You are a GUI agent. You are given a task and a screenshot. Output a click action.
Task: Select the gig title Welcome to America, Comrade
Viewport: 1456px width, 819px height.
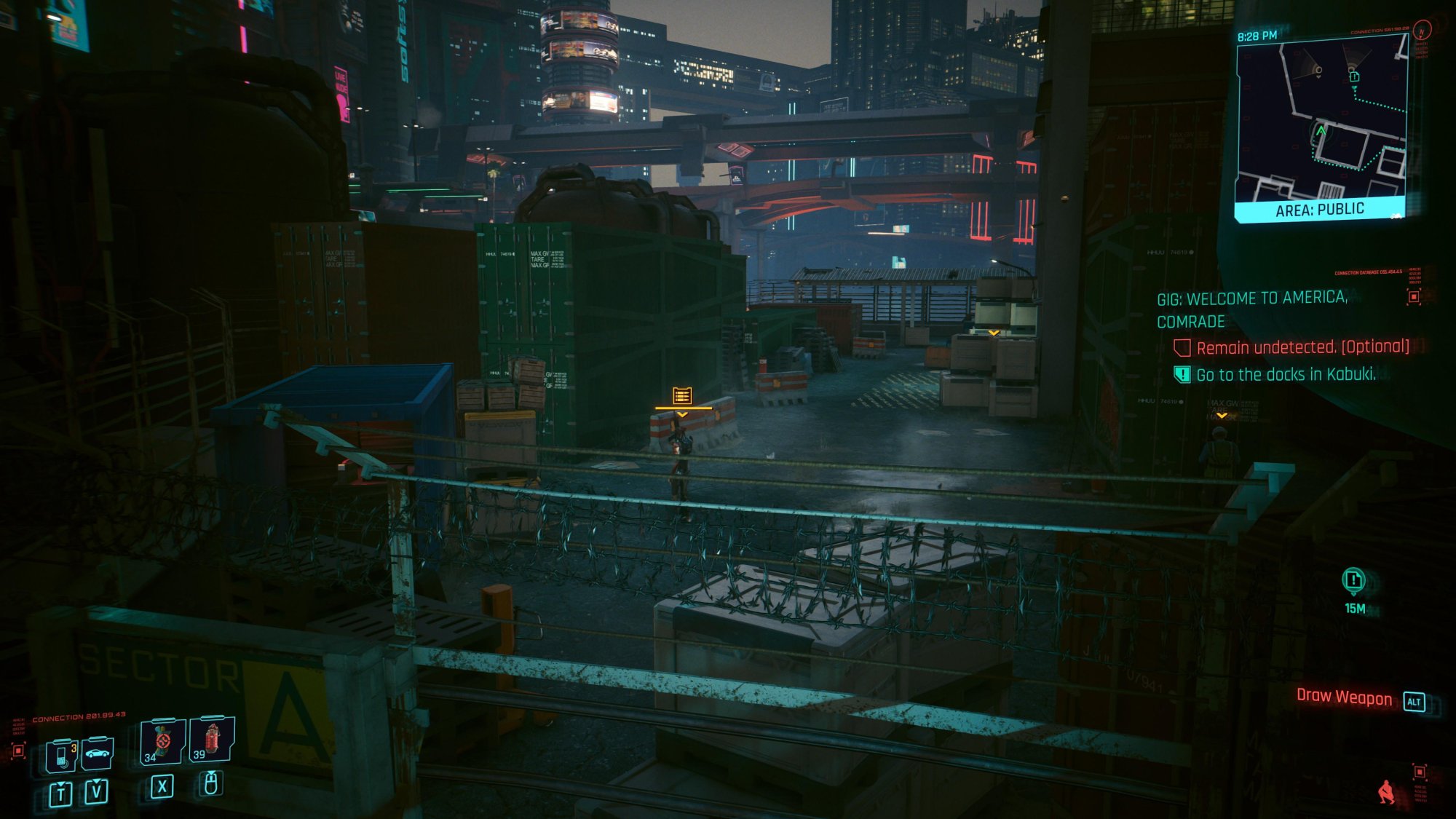point(1252,309)
